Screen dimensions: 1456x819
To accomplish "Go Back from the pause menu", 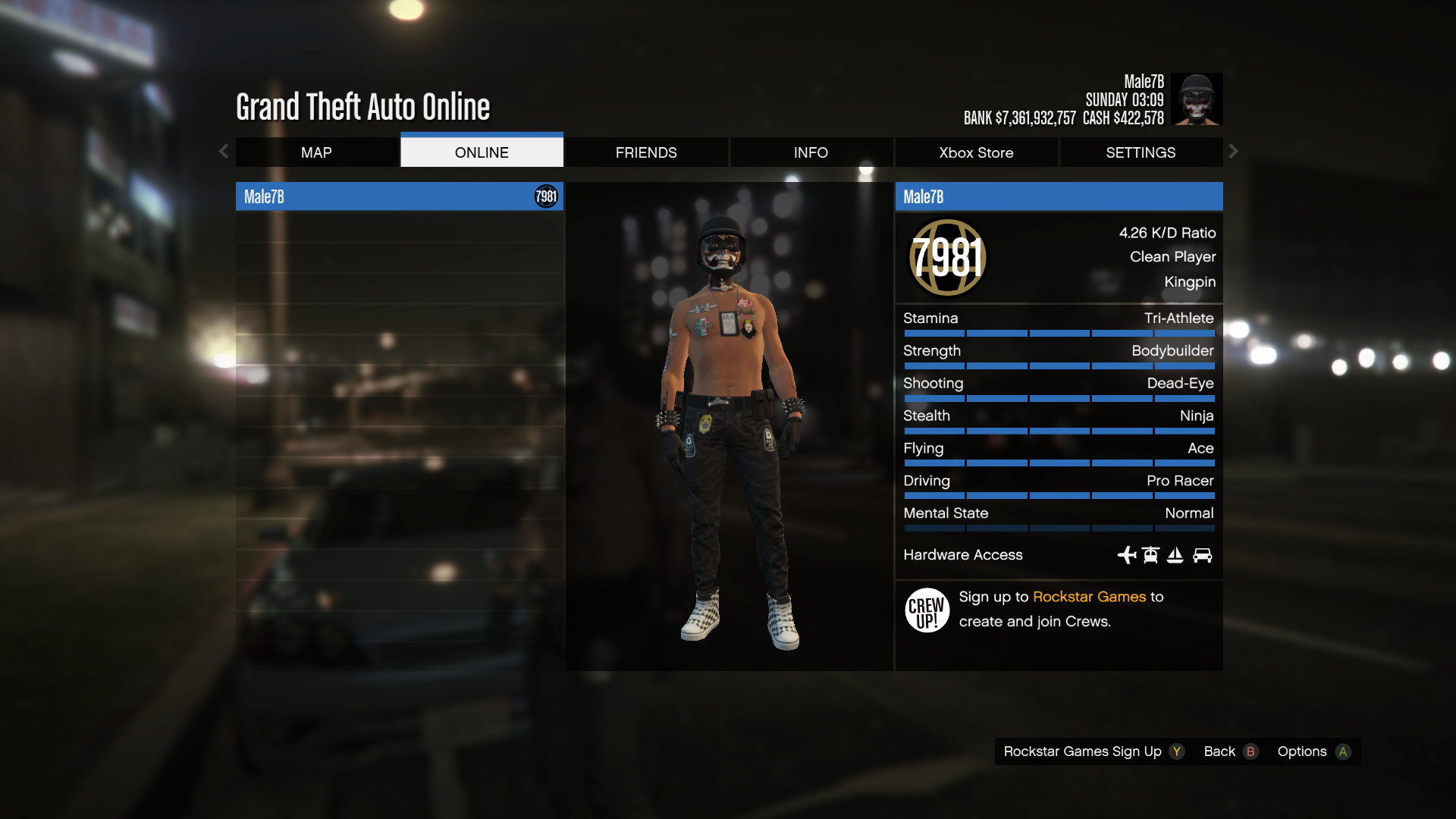I will (1230, 752).
